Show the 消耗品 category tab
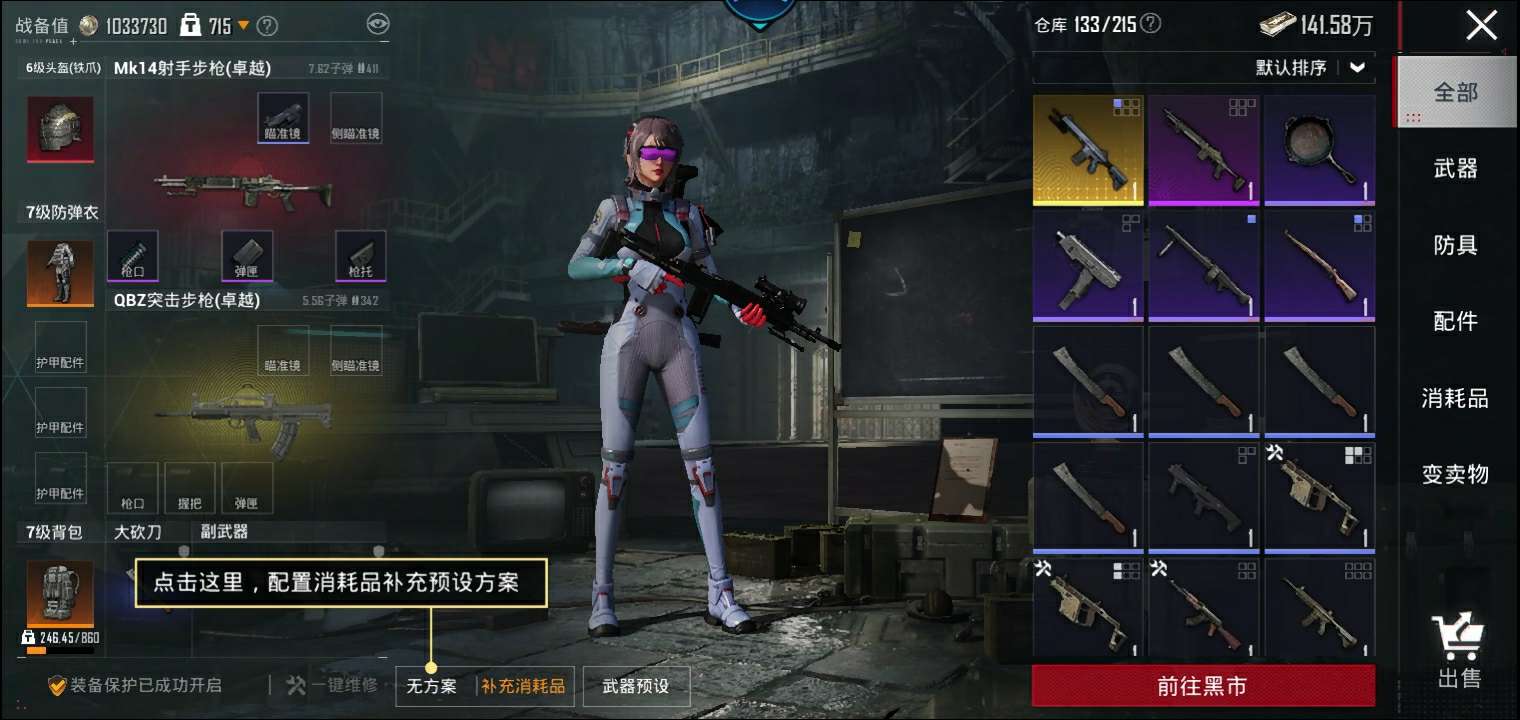The image size is (1520, 720). pyautogui.click(x=1455, y=398)
